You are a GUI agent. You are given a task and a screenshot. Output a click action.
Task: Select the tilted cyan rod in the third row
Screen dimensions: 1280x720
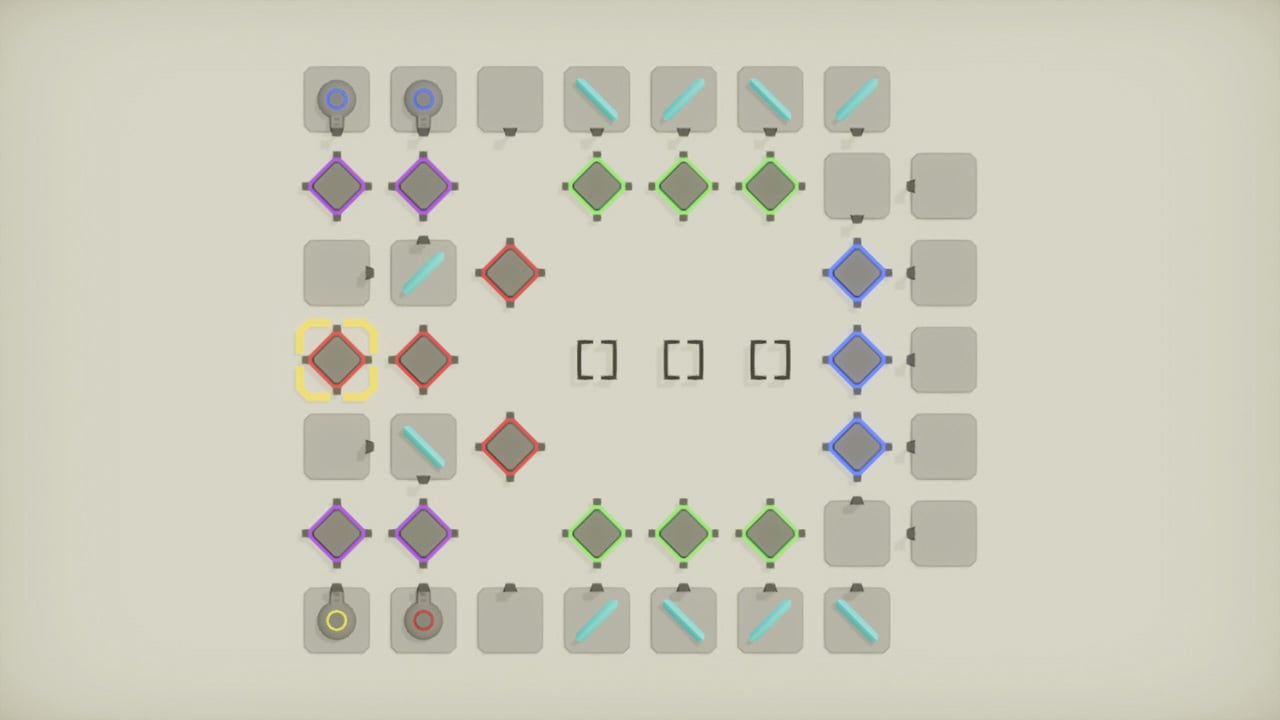(423, 273)
